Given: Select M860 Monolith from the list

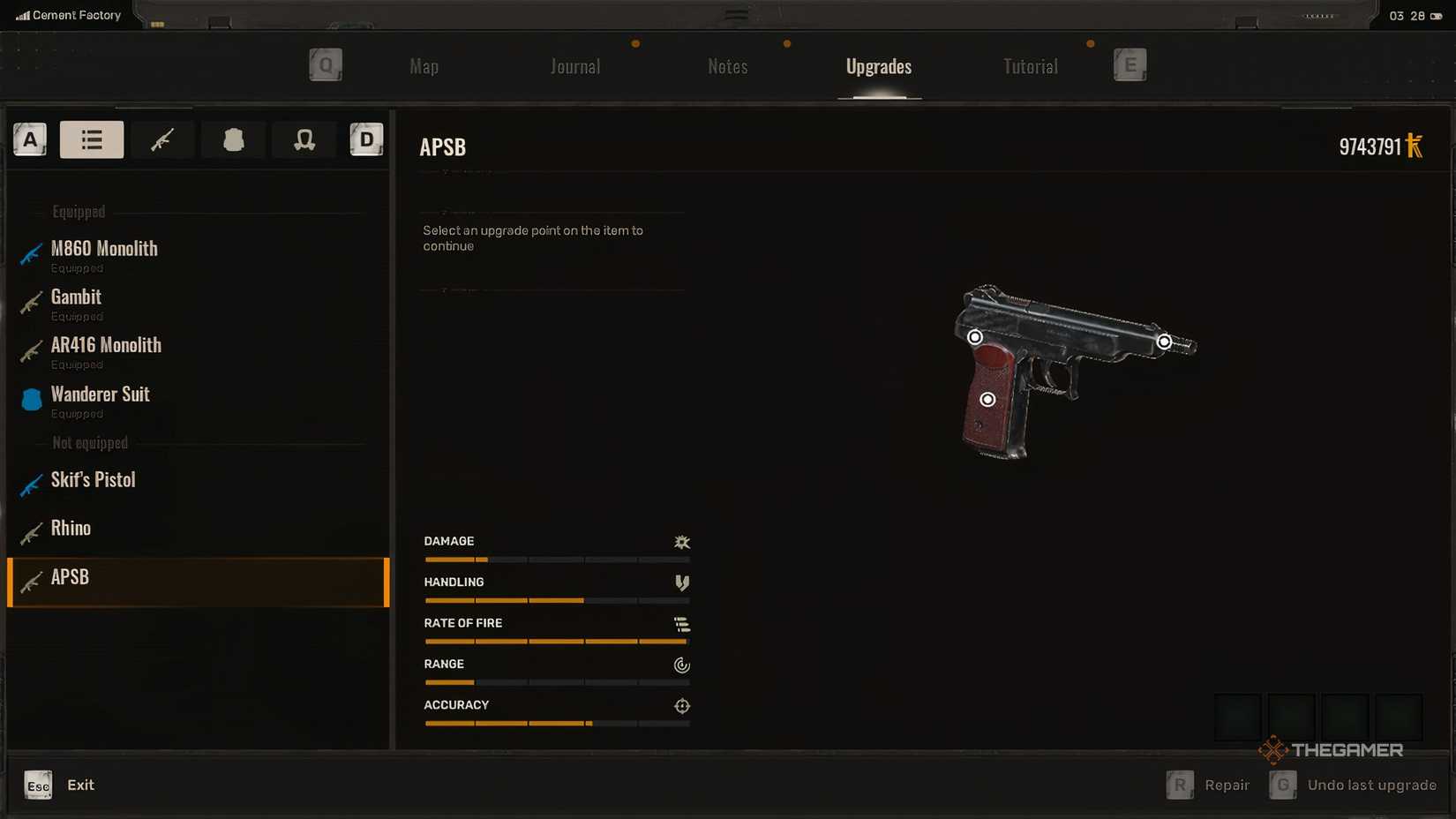Looking at the screenshot, I should [x=104, y=250].
